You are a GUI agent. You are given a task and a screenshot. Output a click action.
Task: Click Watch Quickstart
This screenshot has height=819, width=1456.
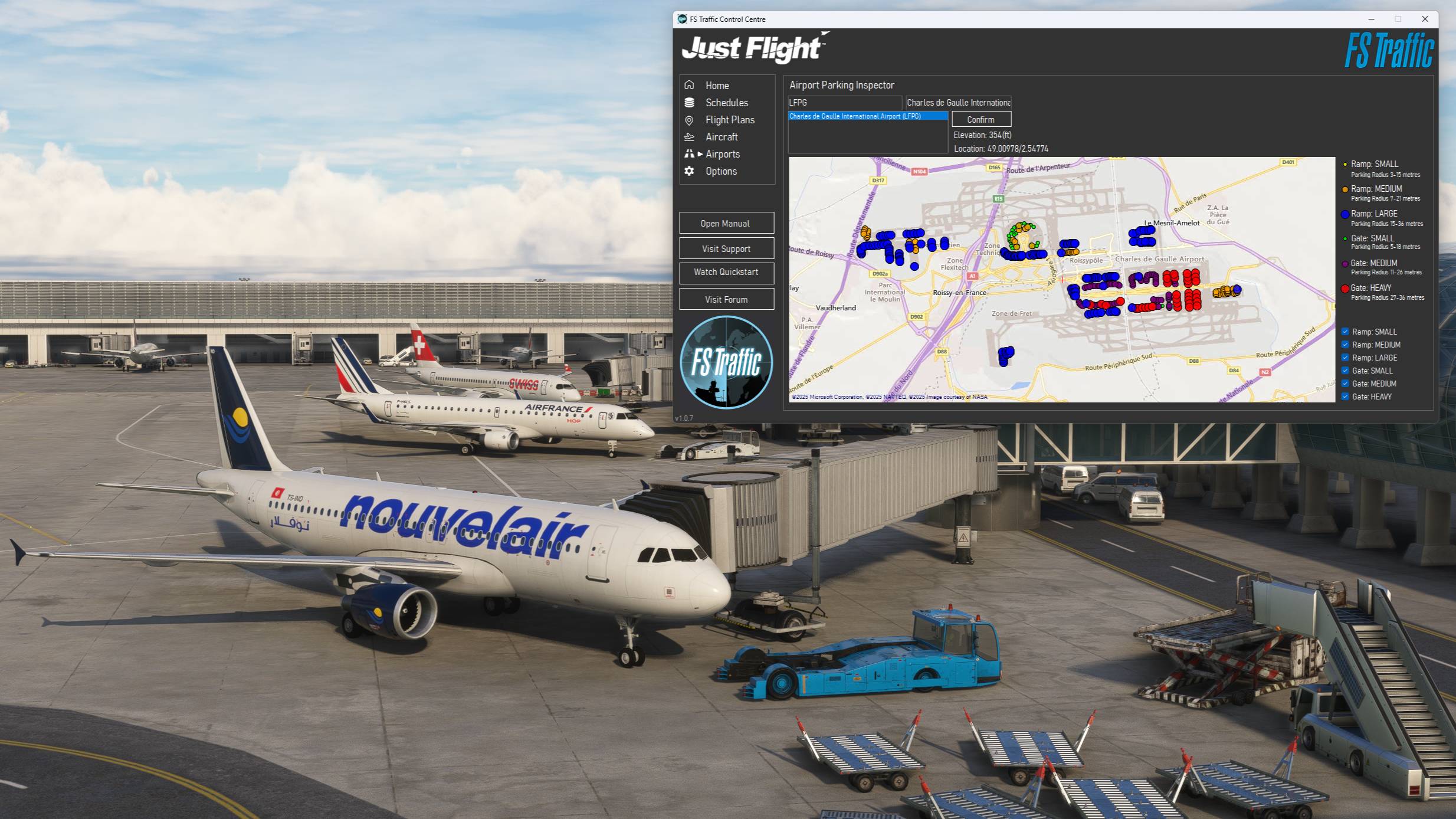click(x=726, y=273)
